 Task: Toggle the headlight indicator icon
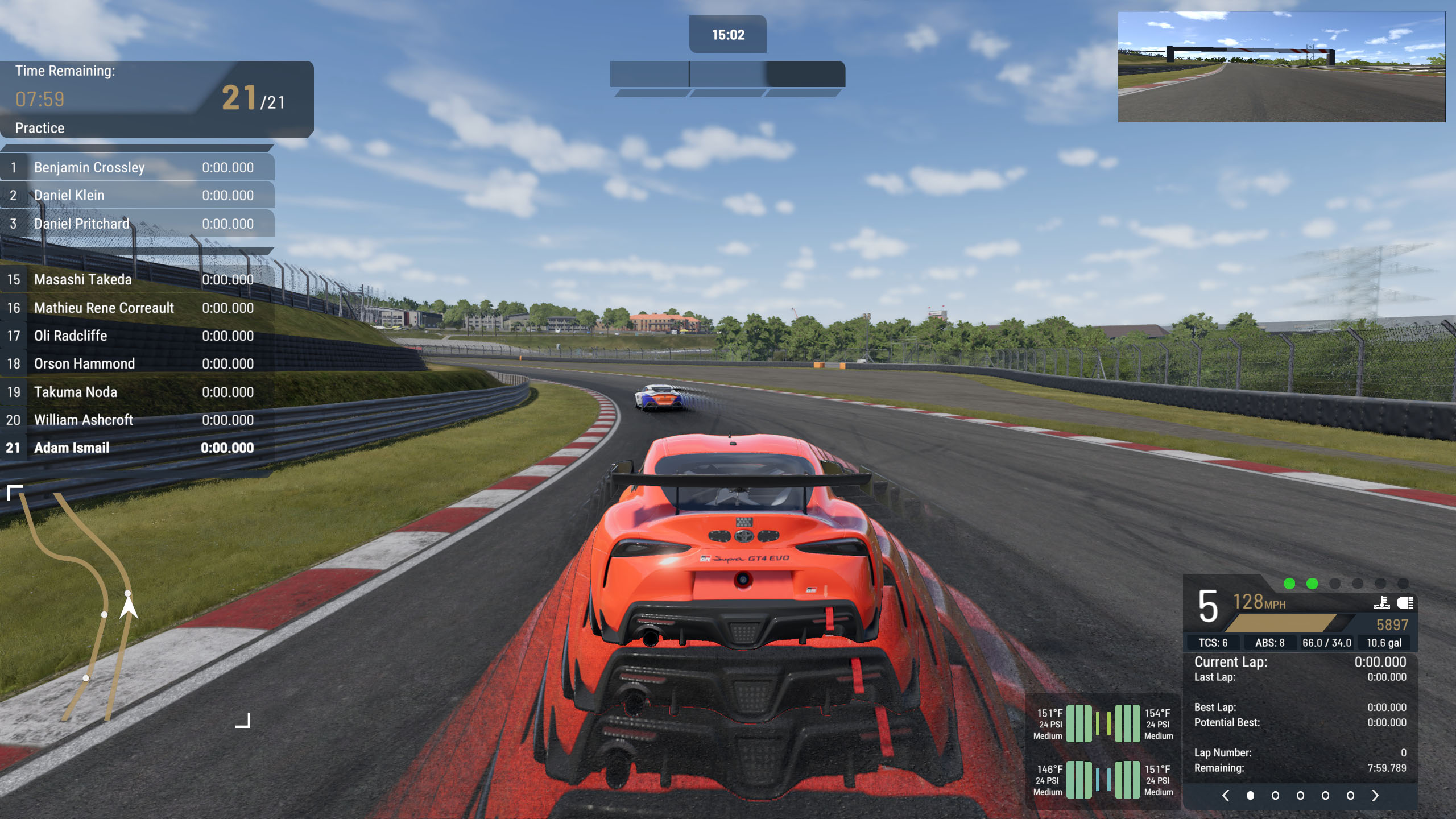[1405, 603]
